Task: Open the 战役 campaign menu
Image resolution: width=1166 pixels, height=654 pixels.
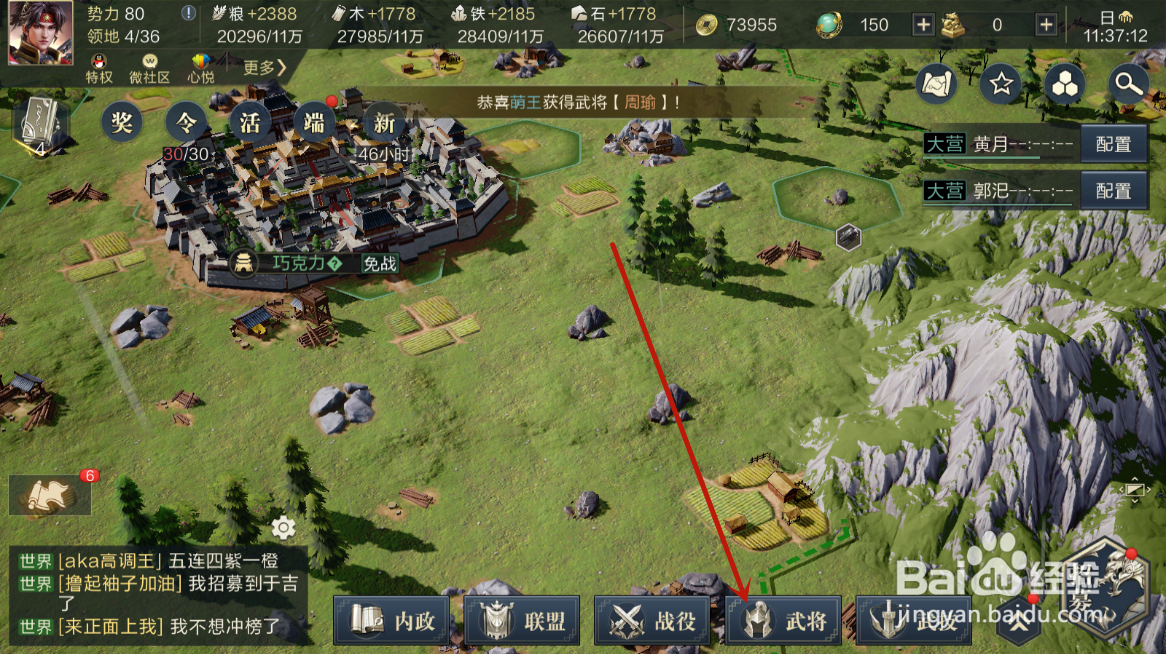Action: pyautogui.click(x=653, y=621)
